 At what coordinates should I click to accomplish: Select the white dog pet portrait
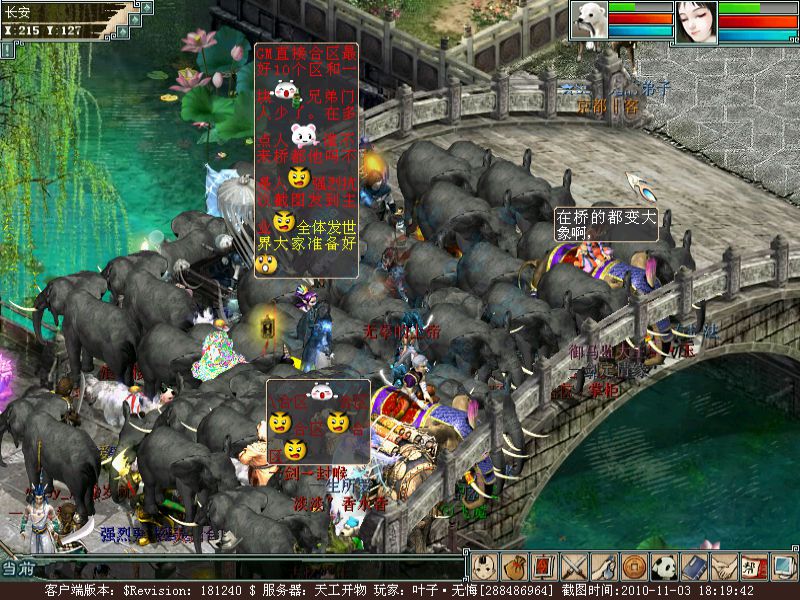(589, 21)
